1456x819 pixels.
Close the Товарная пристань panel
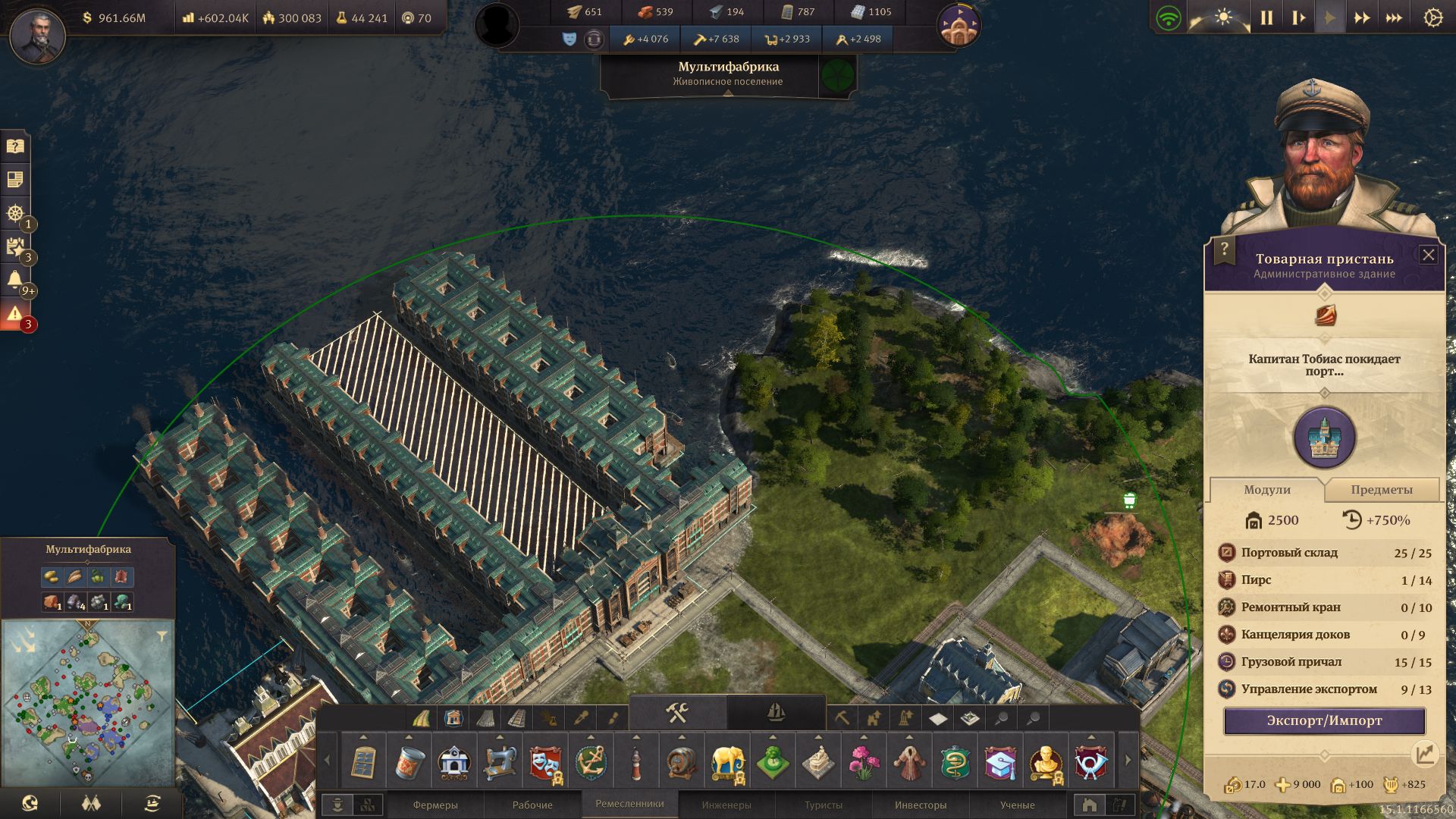(1428, 255)
